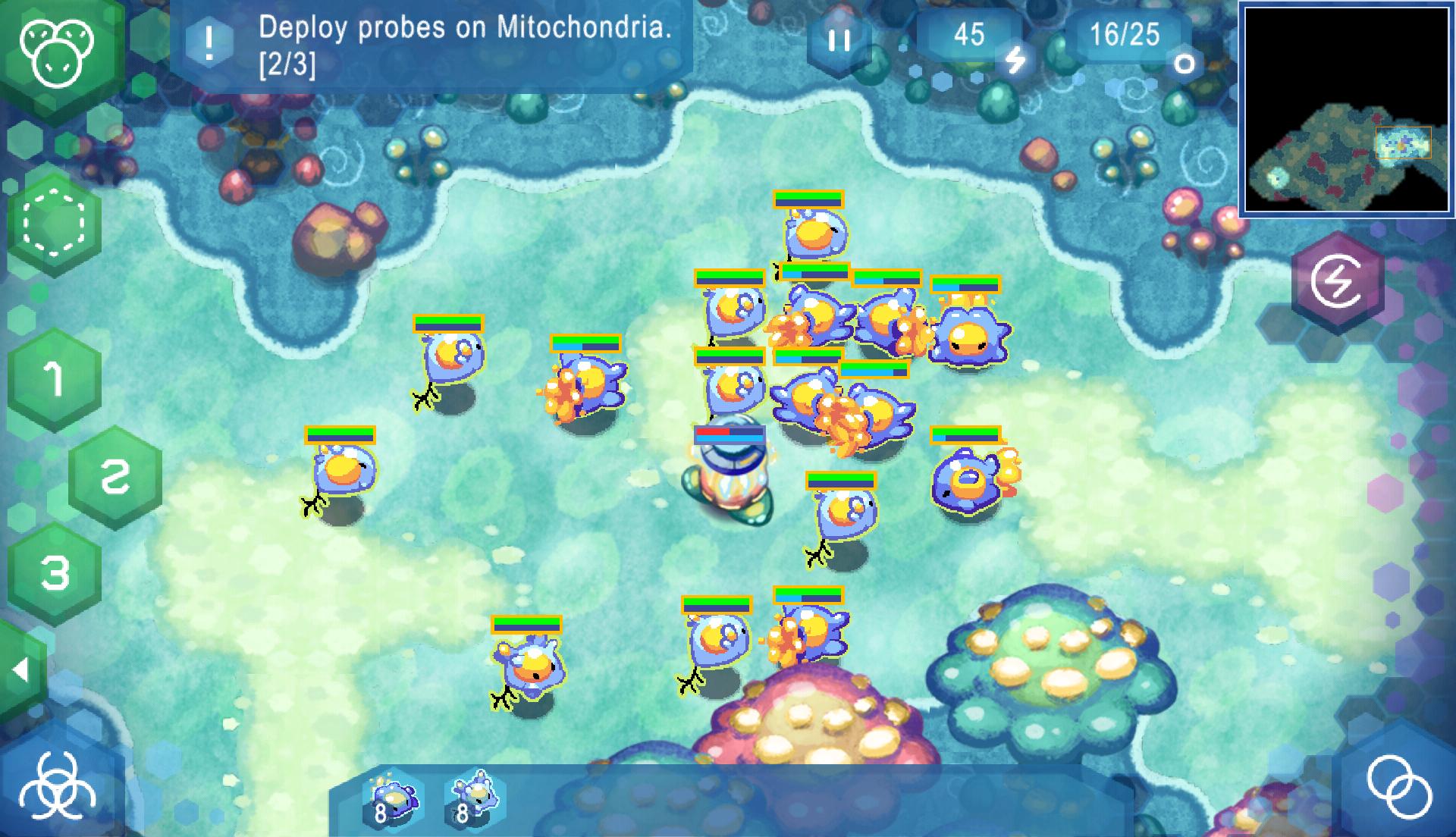Click the exclamation mark on the quest banner
The width and height of the screenshot is (1456, 837).
tap(210, 42)
